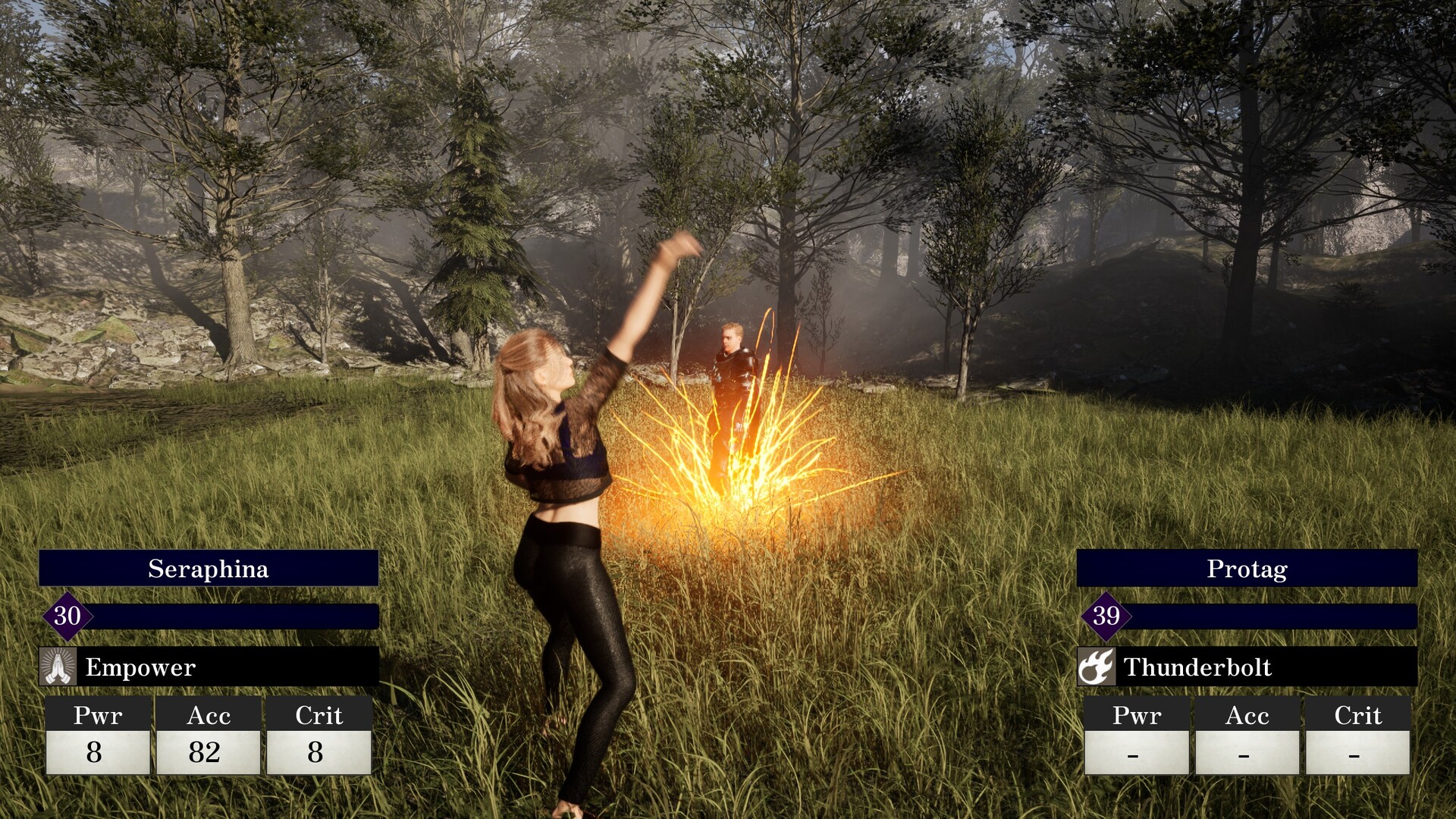1456x819 pixels.
Task: Select the Empower praying hands icon
Action: tap(58, 667)
